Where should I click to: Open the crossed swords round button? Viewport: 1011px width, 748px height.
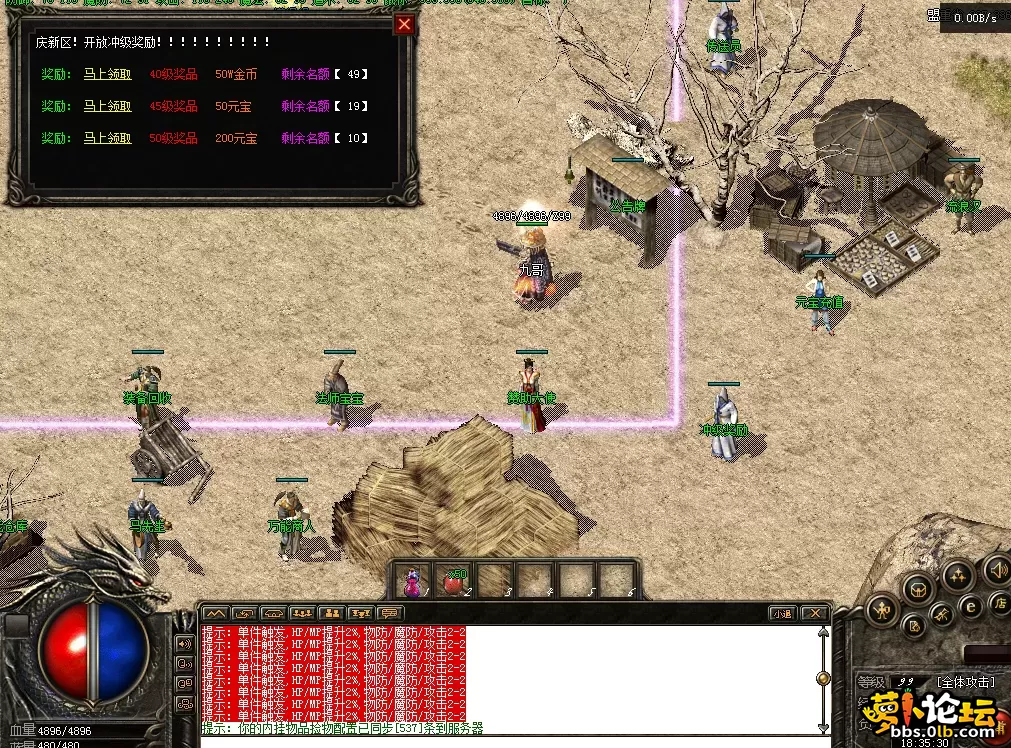[x=942, y=615]
